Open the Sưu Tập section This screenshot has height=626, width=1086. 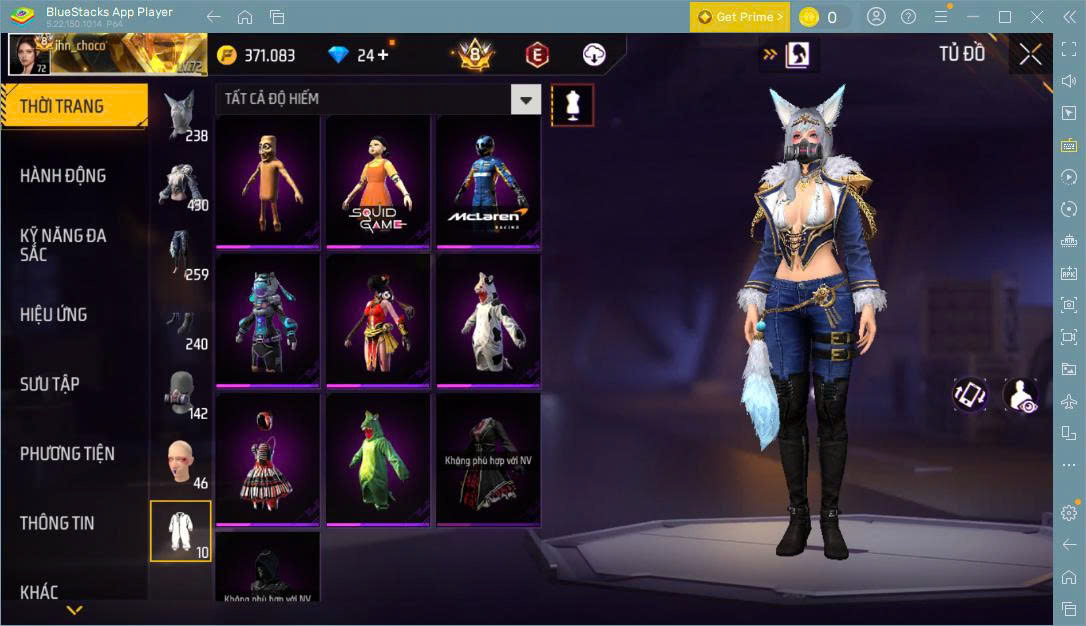50,384
